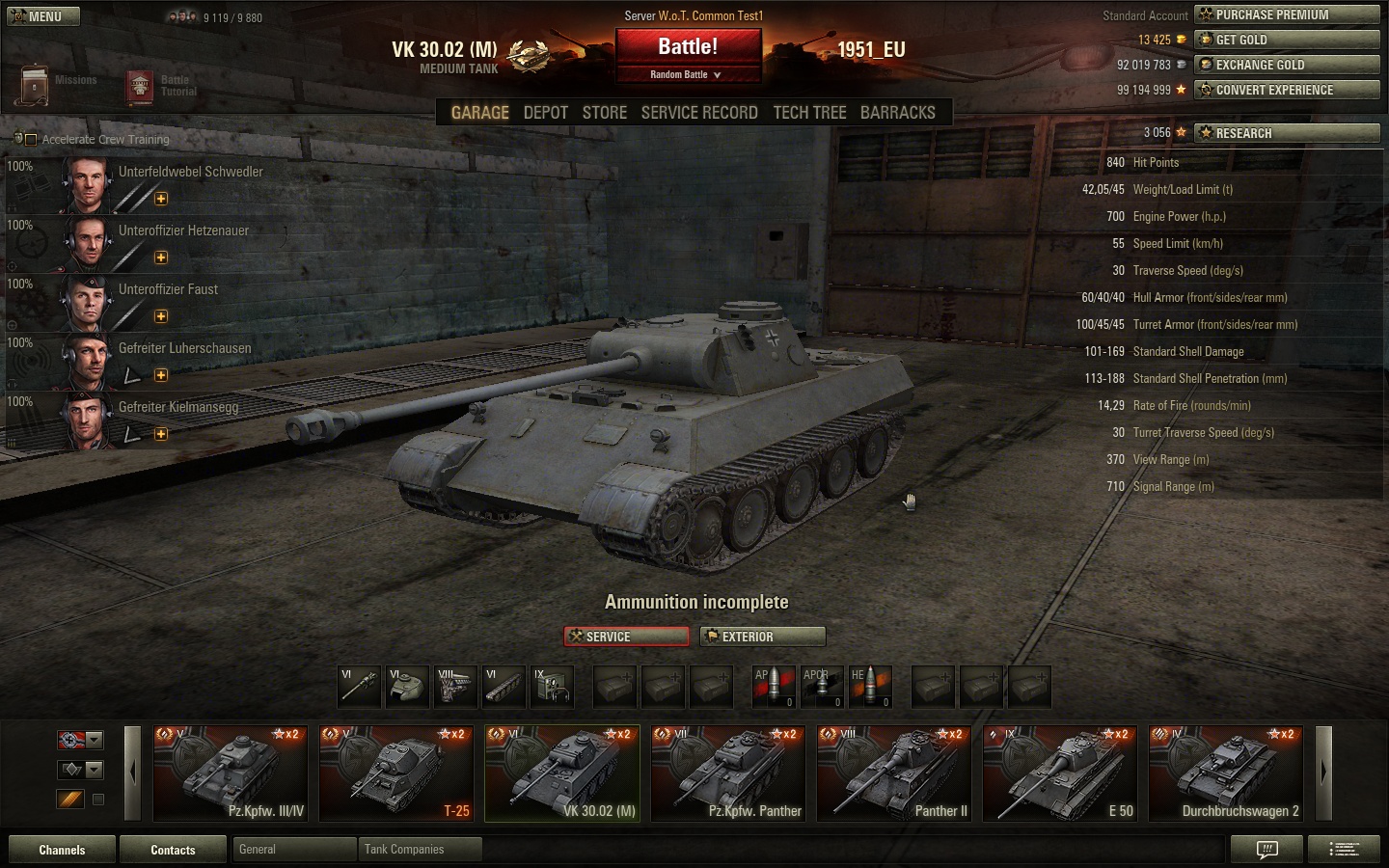
Task: Select crew member Unterfeldwebel Schwedler
Action: tap(190, 172)
